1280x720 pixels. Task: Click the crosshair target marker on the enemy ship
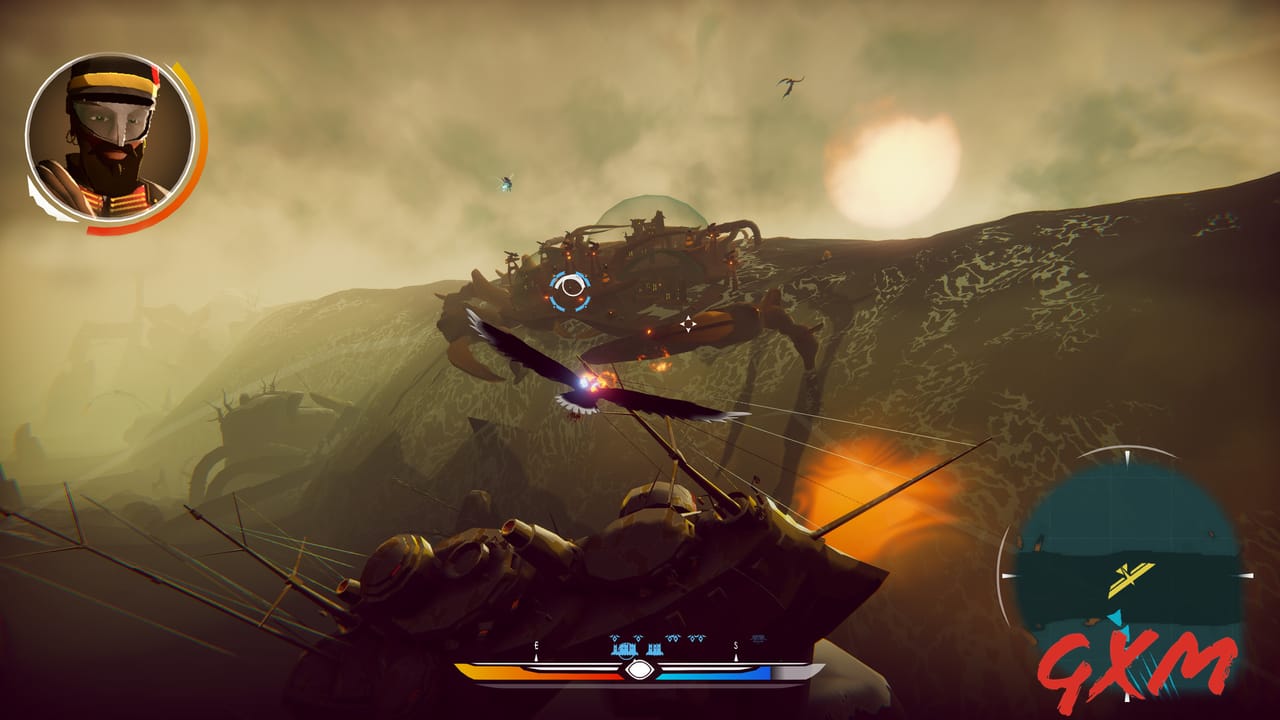[689, 322]
